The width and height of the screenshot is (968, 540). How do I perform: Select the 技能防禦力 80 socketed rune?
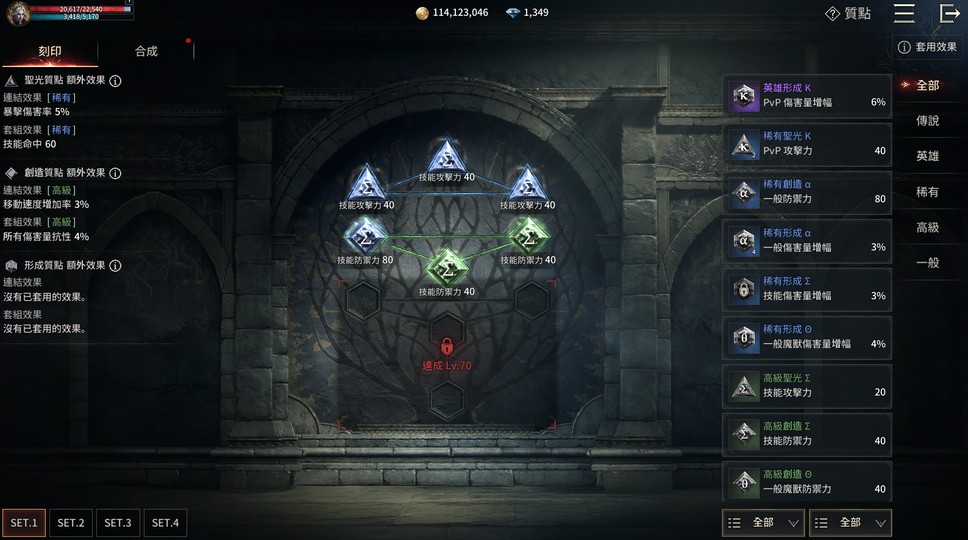click(365, 236)
